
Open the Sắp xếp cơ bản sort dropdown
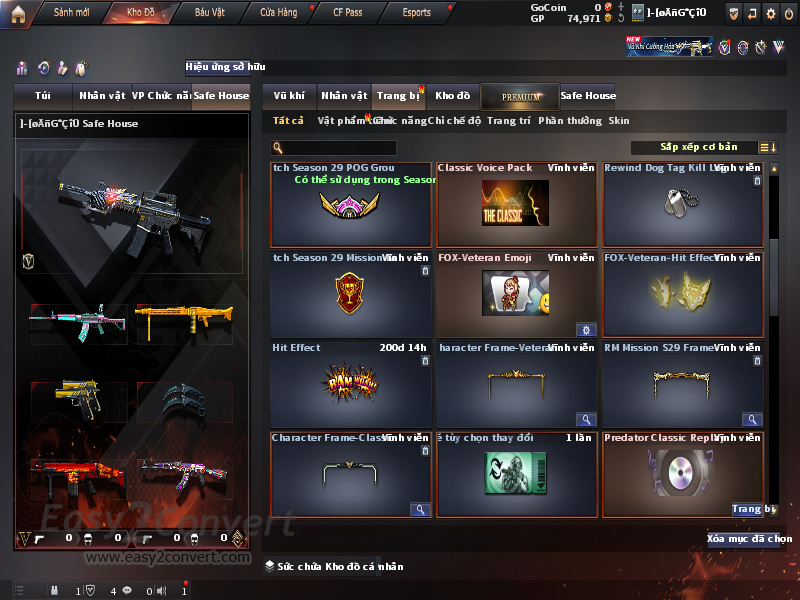[x=699, y=147]
